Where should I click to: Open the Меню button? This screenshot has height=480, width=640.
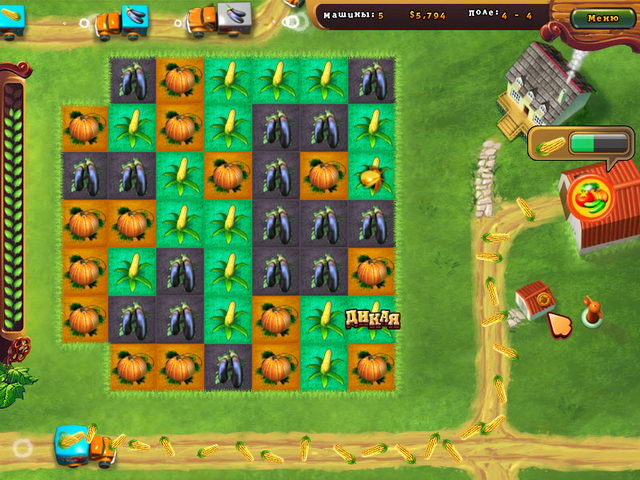(602, 17)
